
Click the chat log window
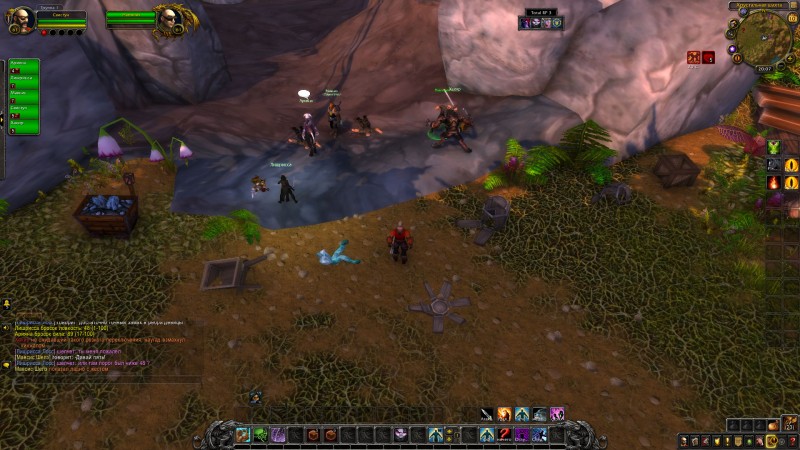click(x=100, y=347)
